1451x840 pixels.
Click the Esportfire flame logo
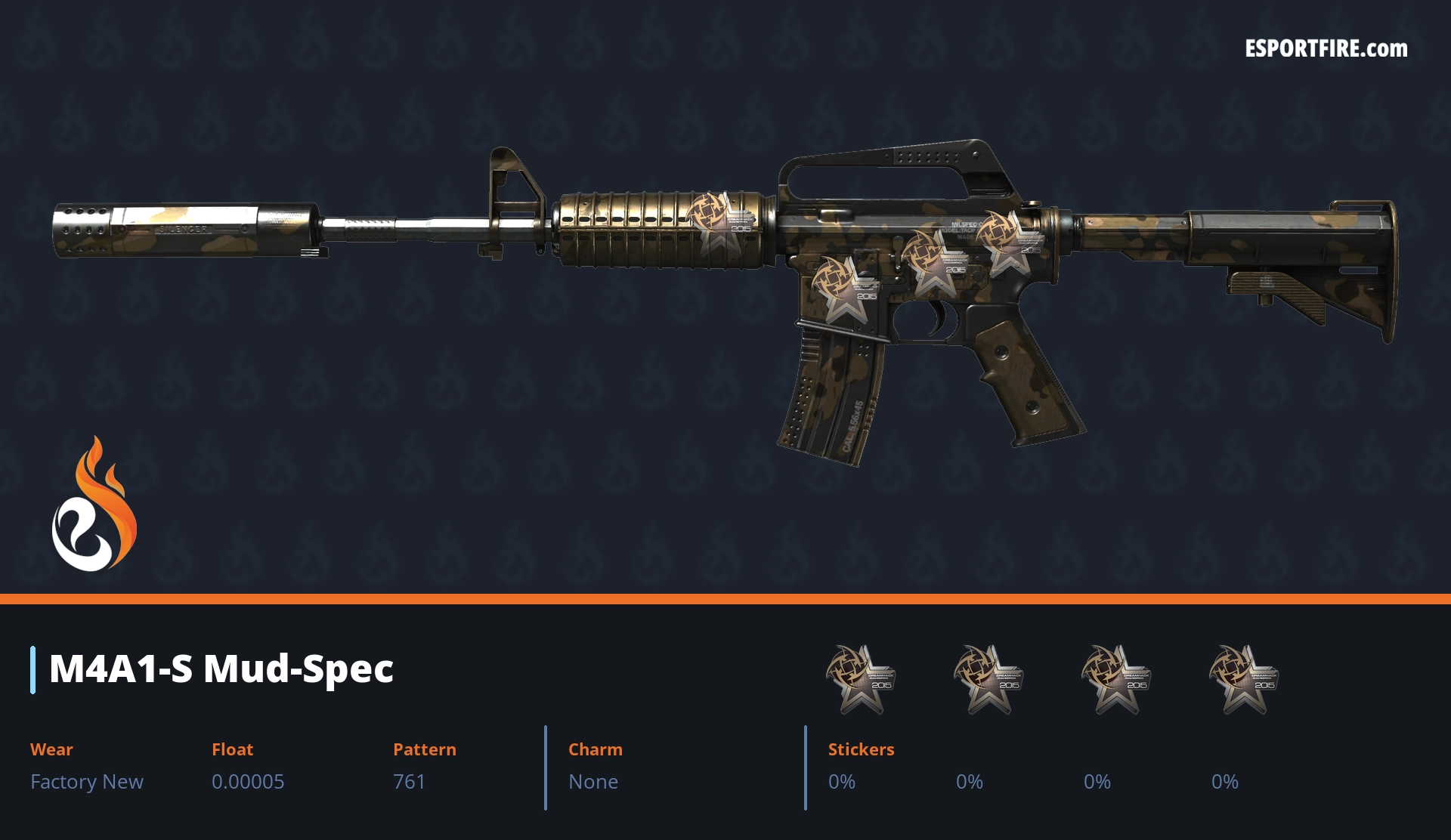[94, 505]
